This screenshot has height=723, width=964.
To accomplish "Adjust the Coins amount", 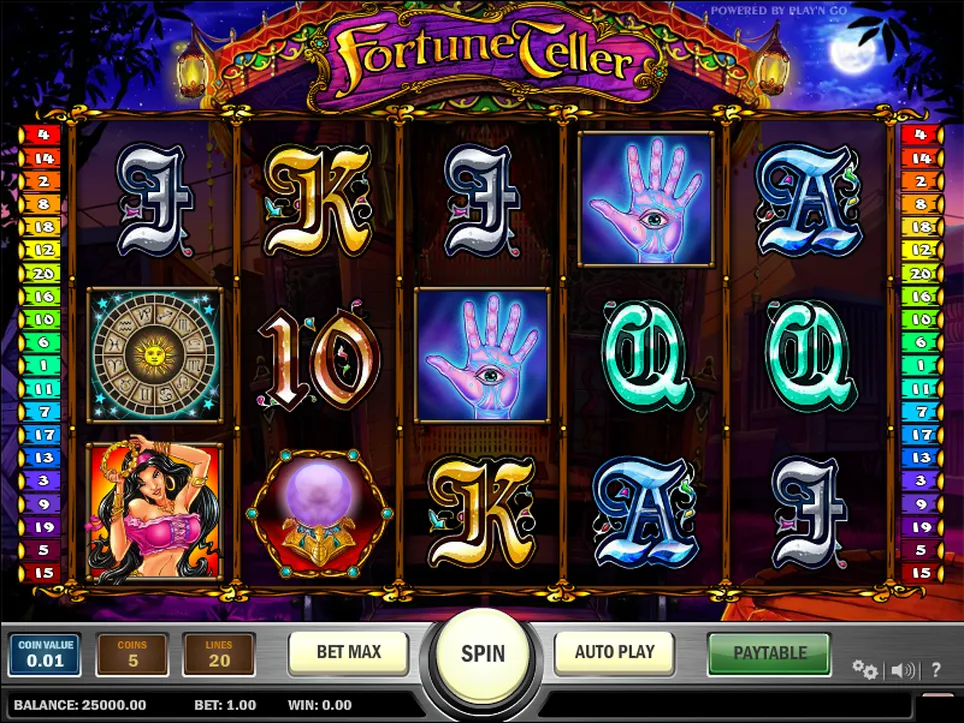I will [132, 654].
